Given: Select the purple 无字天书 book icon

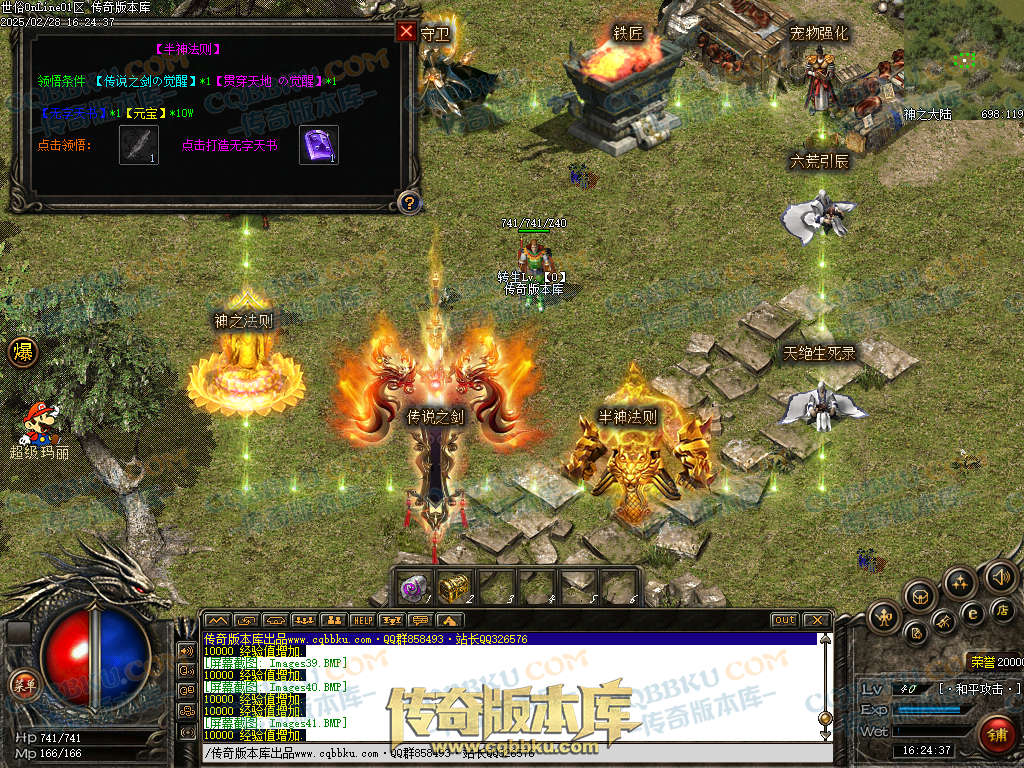Looking at the screenshot, I should click(x=319, y=145).
